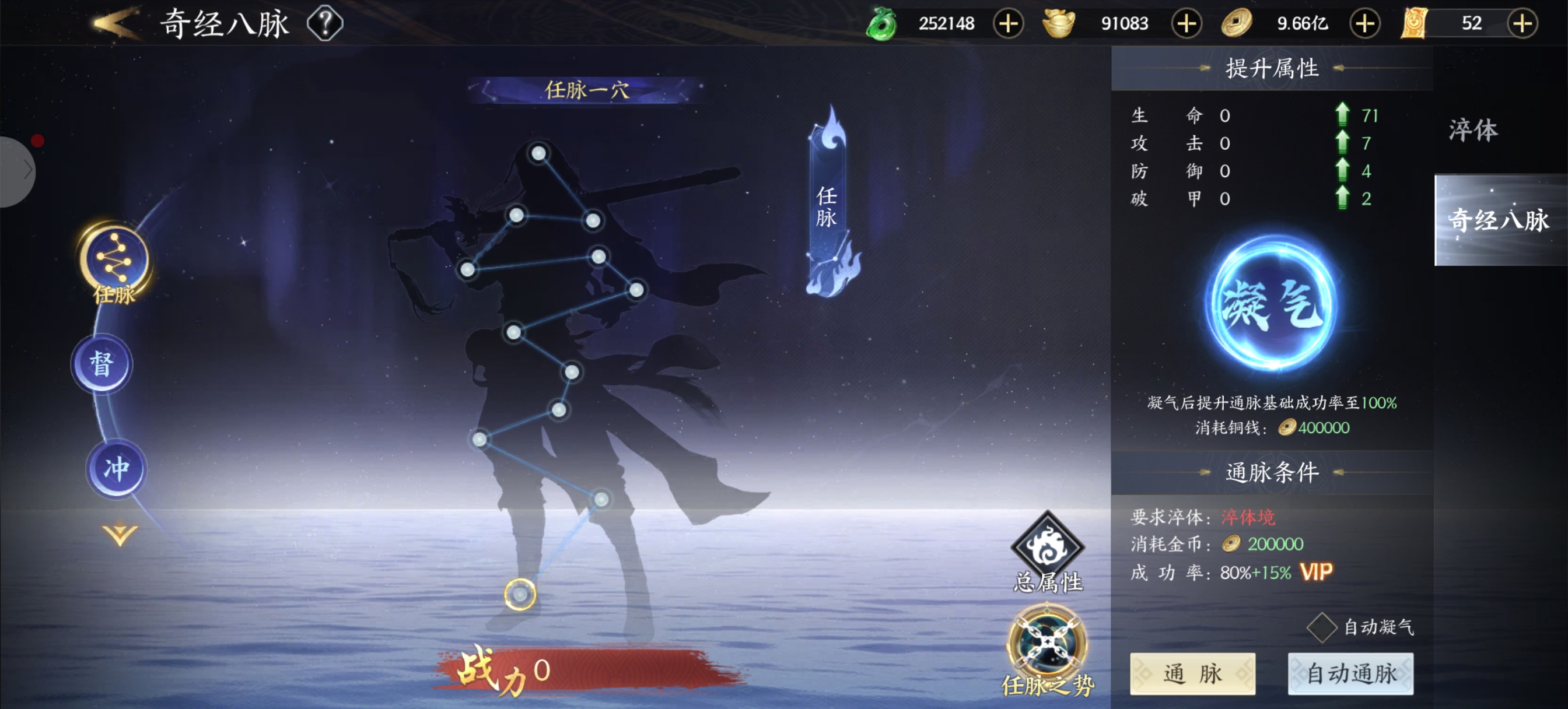Select the 冲 meridian icon
The width and height of the screenshot is (1568, 709).
coord(116,469)
